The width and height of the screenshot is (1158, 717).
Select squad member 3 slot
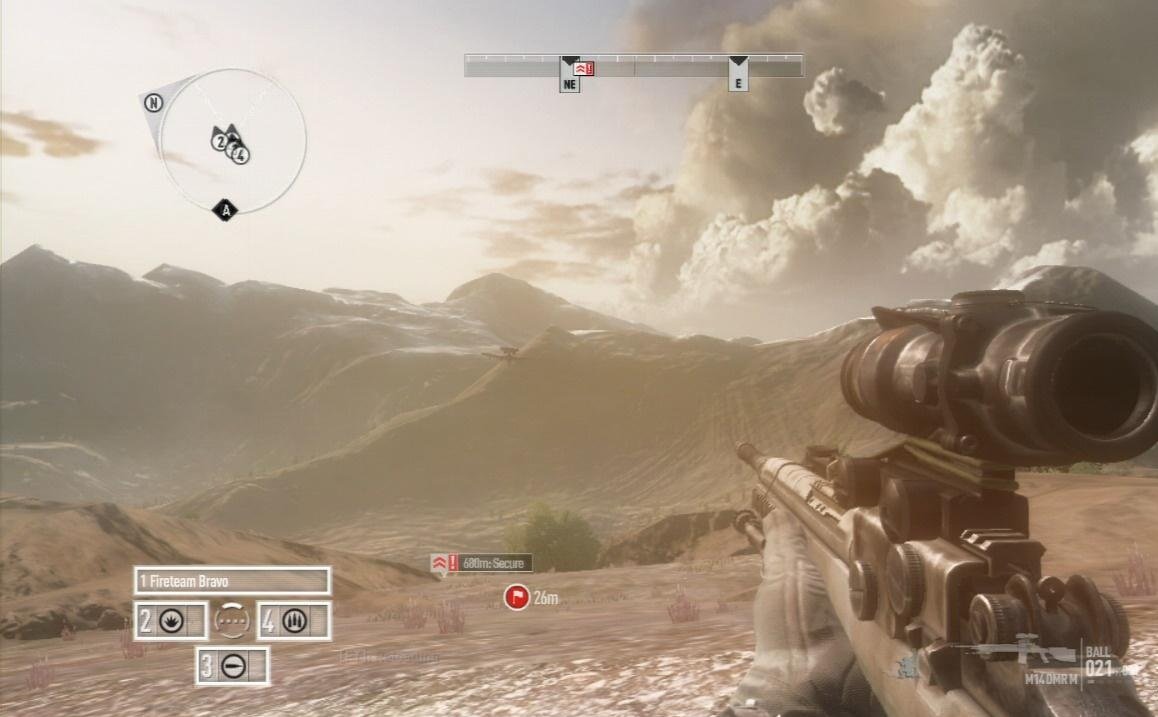(232, 666)
